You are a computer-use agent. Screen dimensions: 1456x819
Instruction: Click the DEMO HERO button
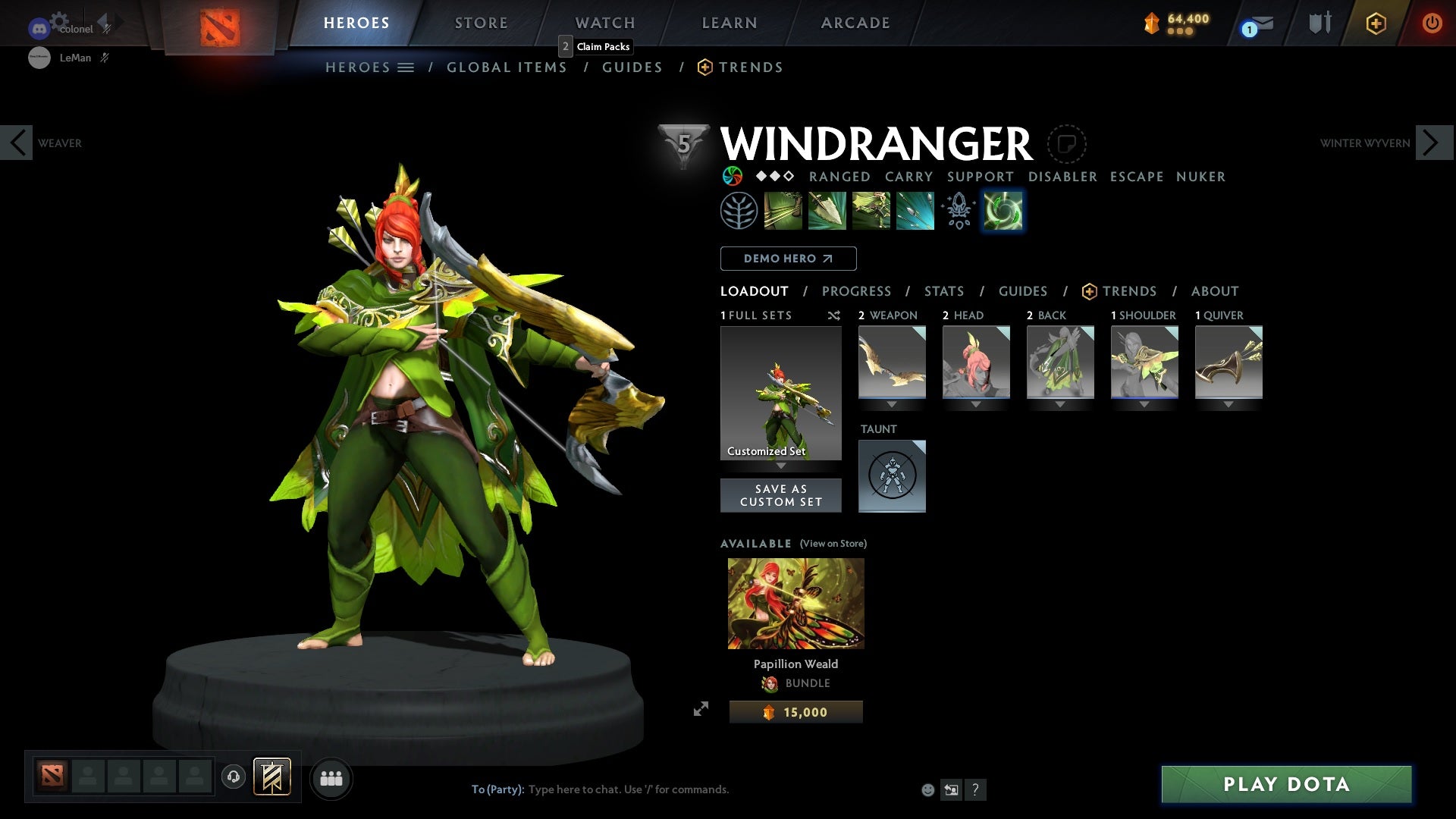click(x=788, y=259)
